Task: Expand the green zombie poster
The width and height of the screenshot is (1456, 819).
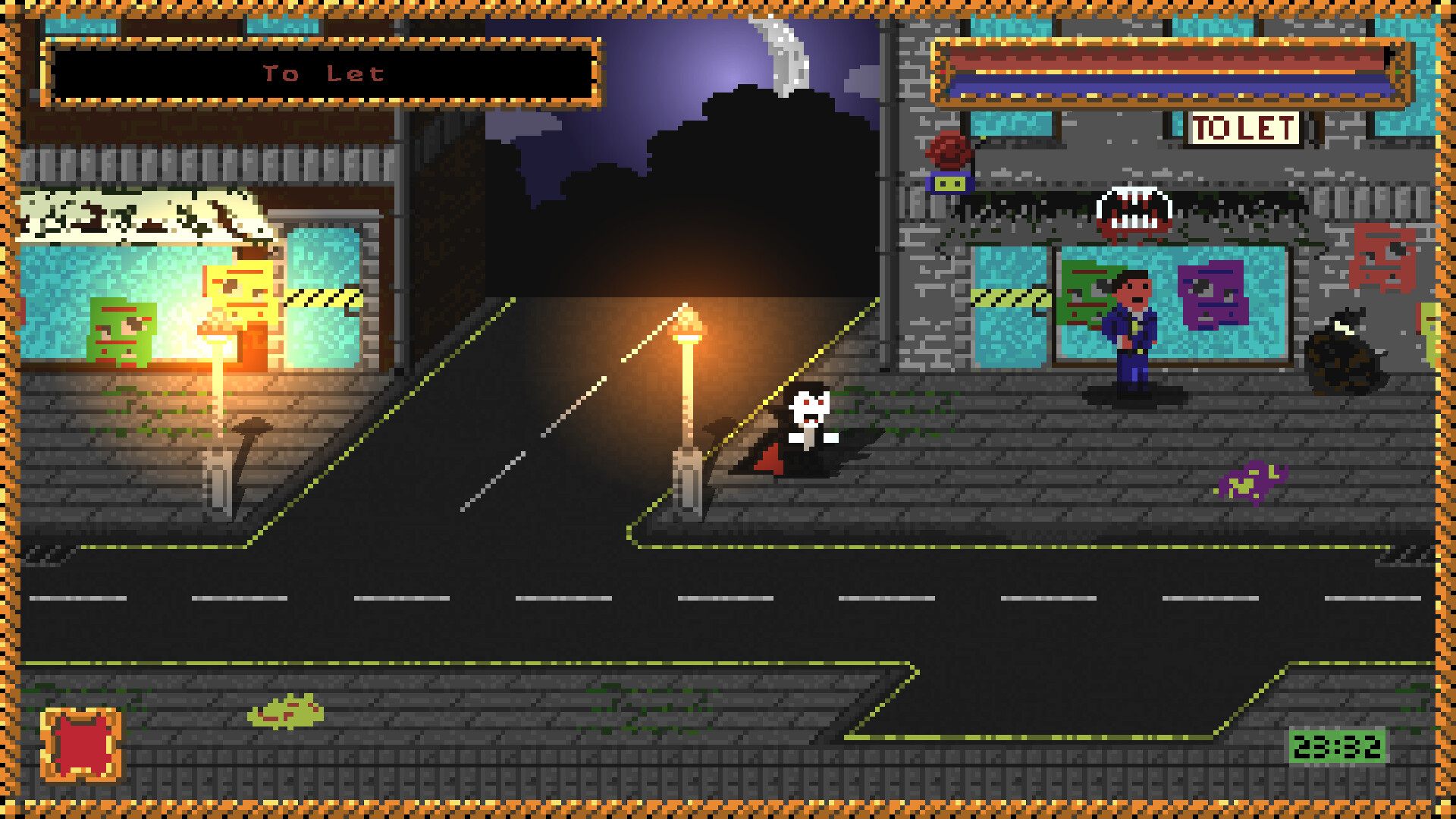Action: click(124, 334)
